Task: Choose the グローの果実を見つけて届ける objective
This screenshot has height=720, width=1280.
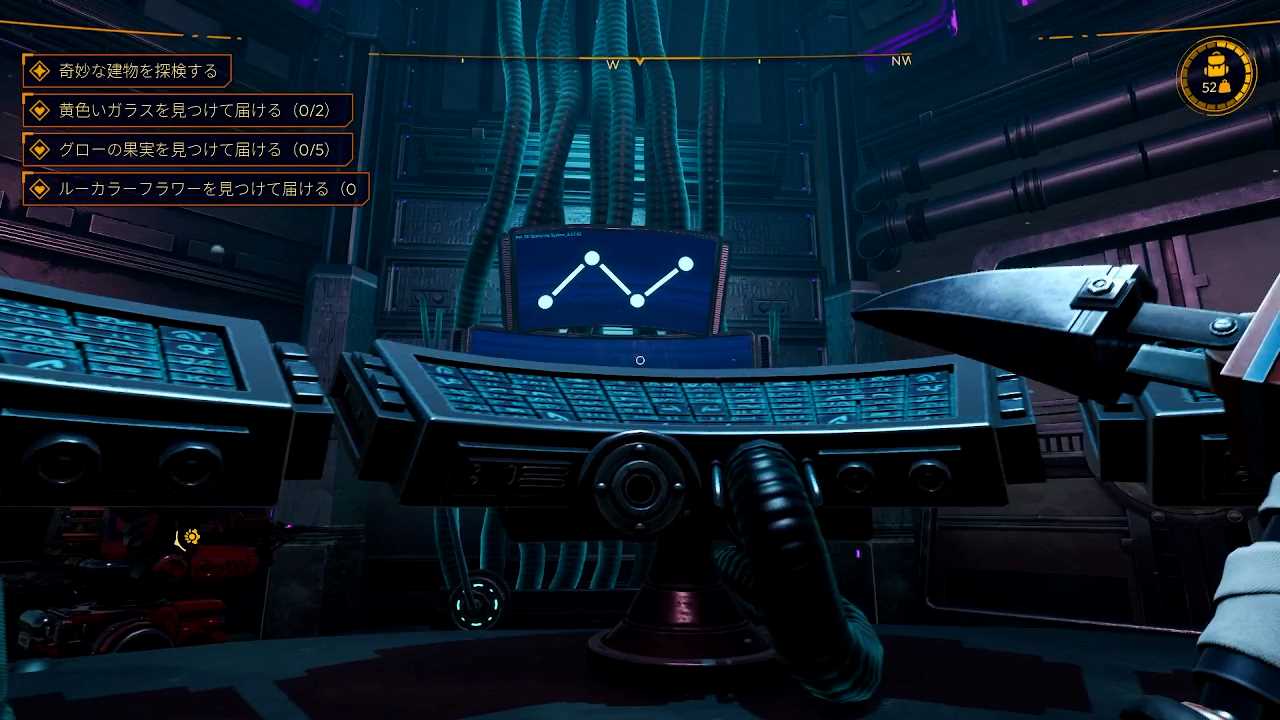Action: point(188,150)
